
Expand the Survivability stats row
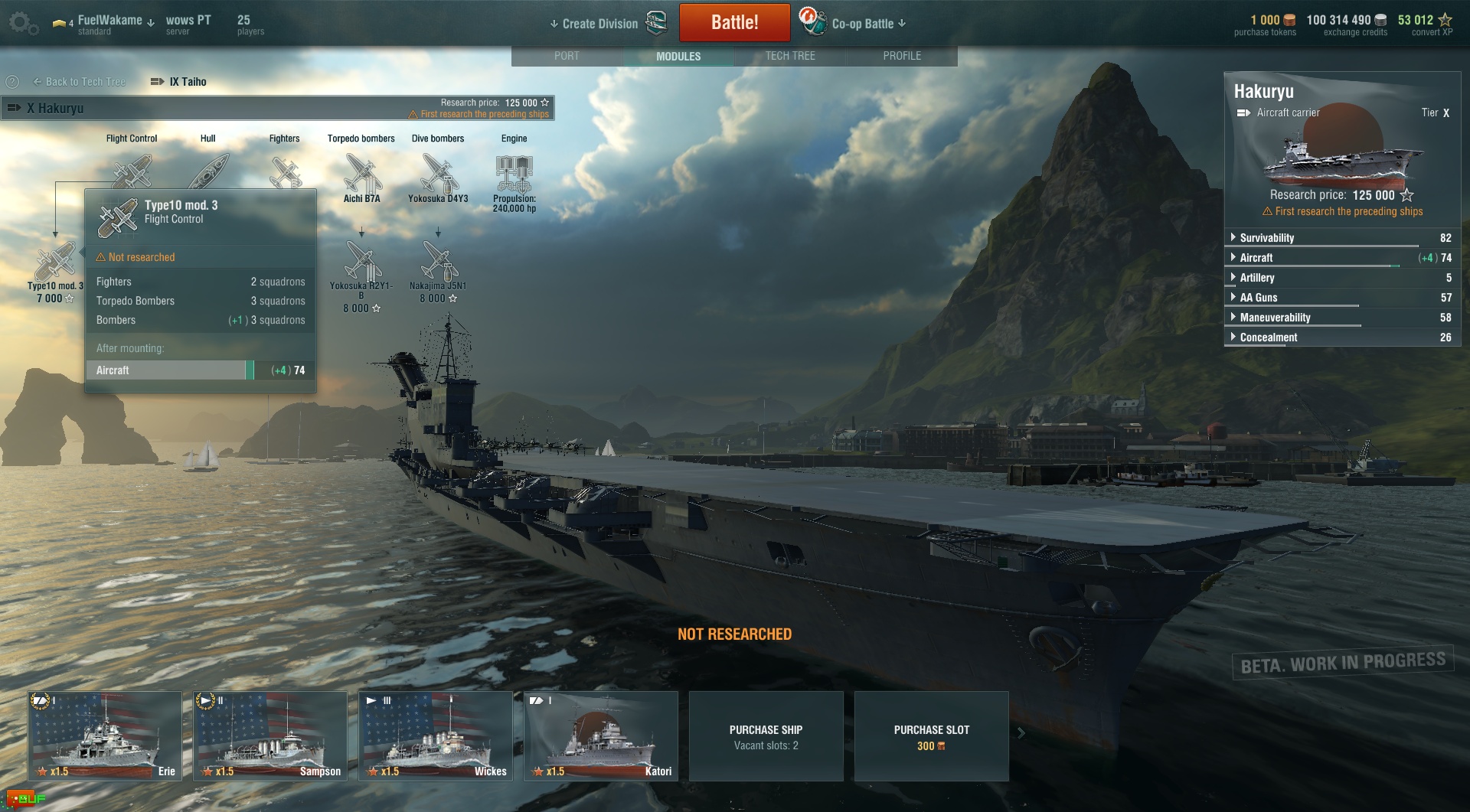pos(1267,238)
